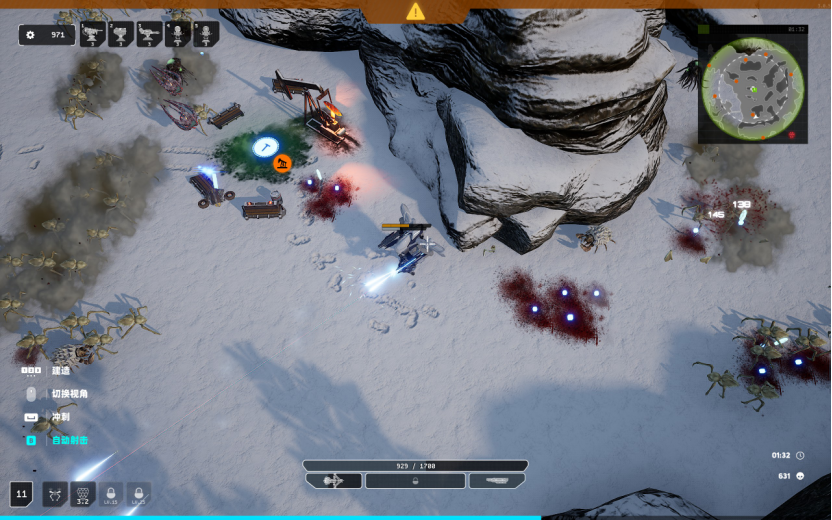Choose the second turret build slot

pos(121,35)
